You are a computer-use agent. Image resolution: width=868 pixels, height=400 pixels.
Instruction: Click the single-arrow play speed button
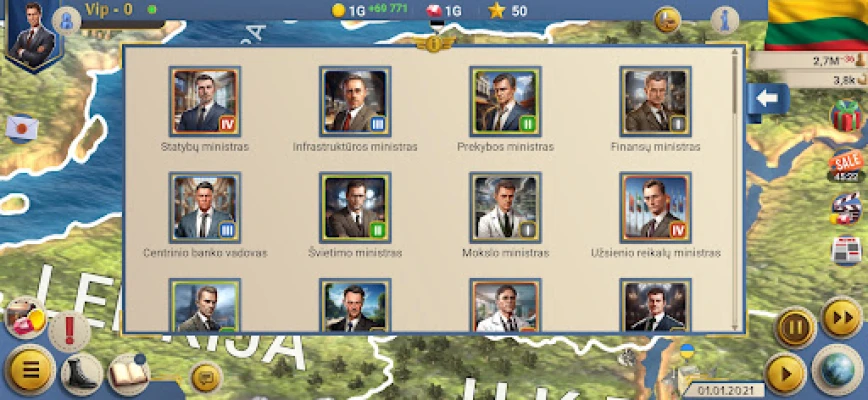click(x=786, y=374)
